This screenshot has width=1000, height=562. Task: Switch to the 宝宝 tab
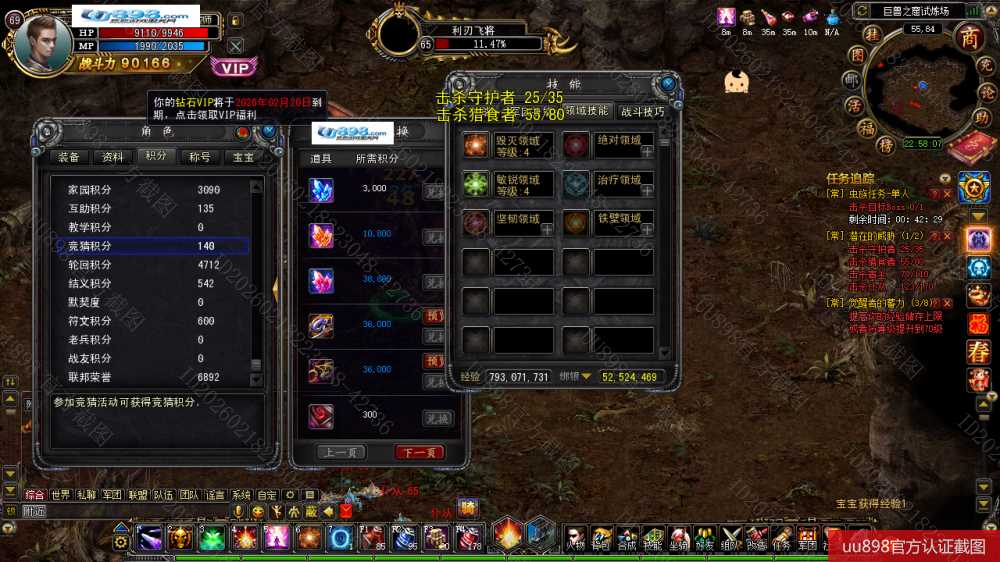pos(243,157)
